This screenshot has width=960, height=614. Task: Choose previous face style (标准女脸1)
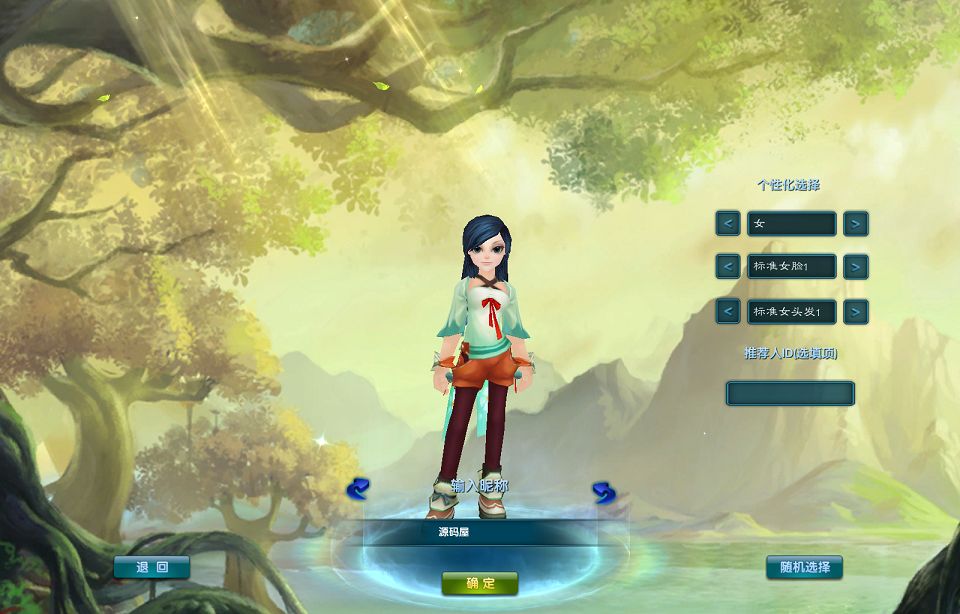[728, 267]
